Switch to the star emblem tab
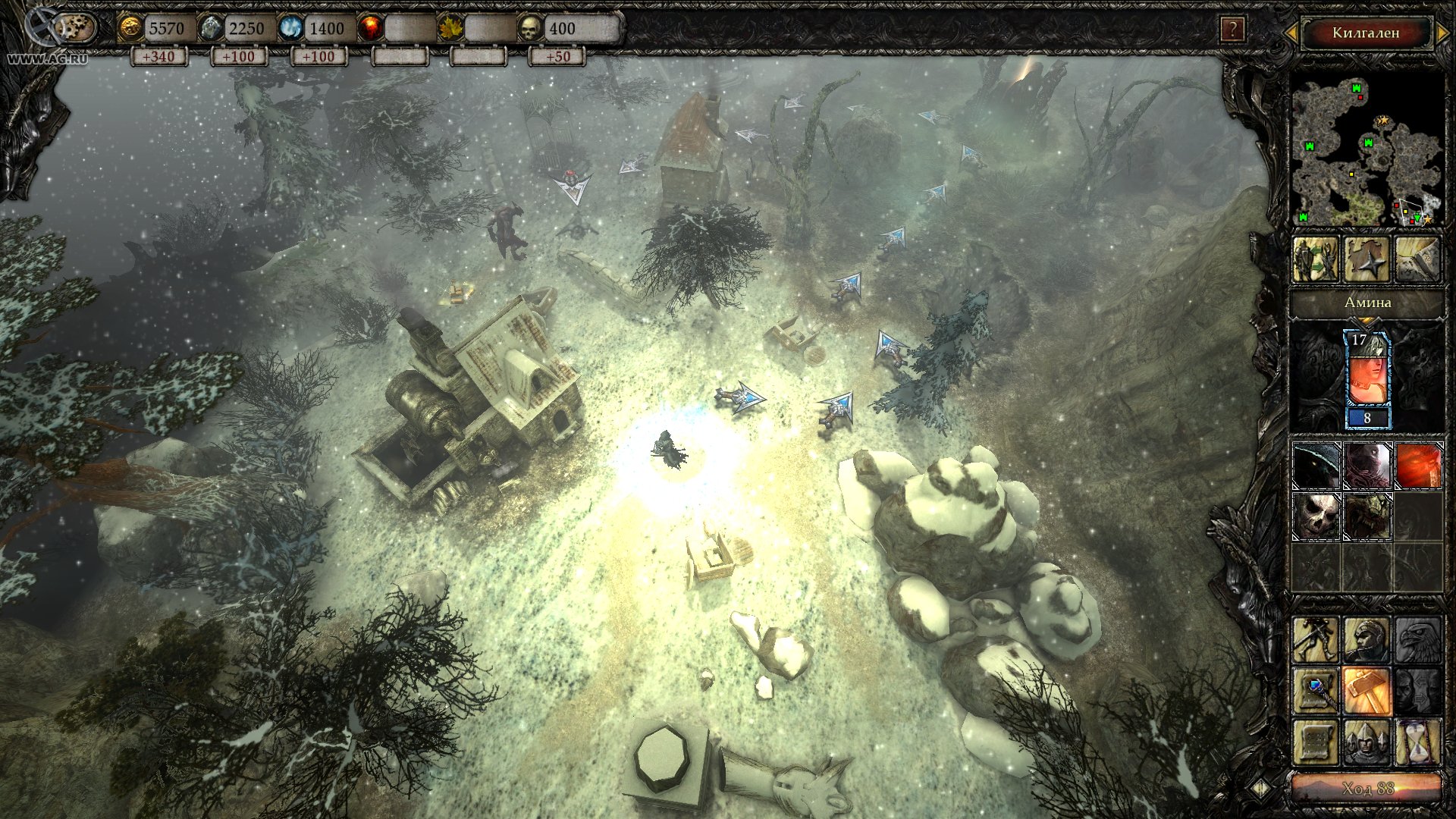1456x819 pixels. coord(1366,257)
